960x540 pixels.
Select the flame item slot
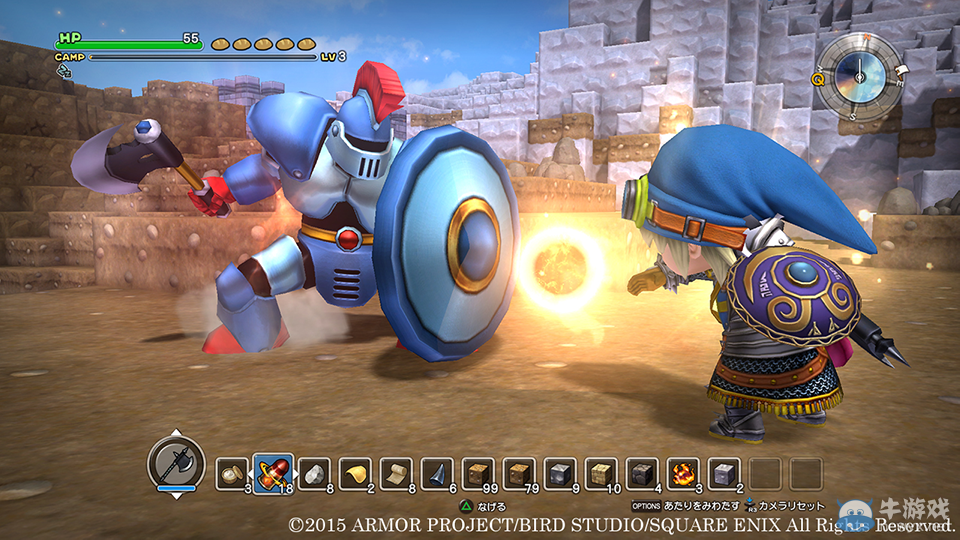(x=683, y=473)
